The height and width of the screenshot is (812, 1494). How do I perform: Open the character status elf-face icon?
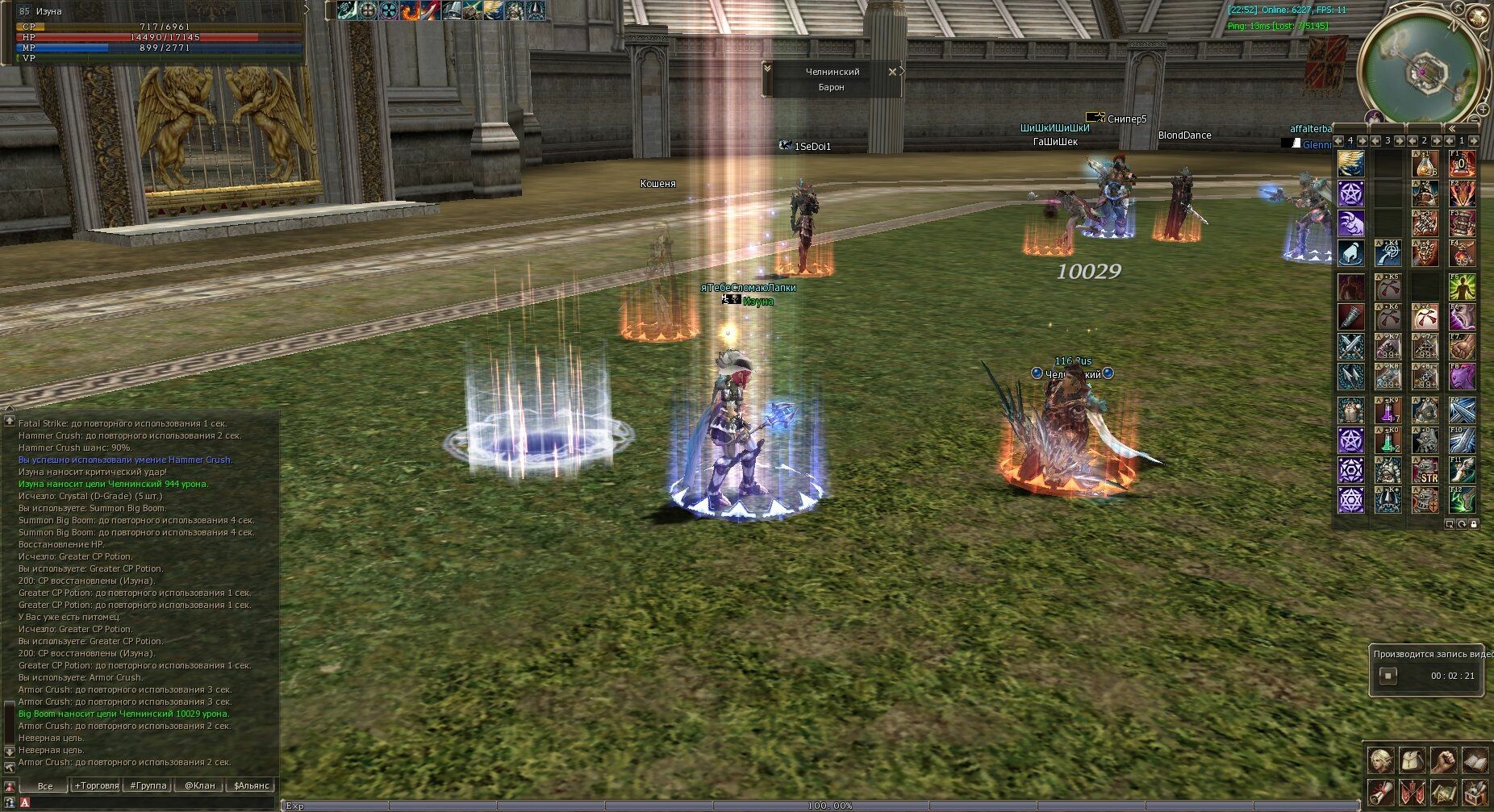point(1380,760)
